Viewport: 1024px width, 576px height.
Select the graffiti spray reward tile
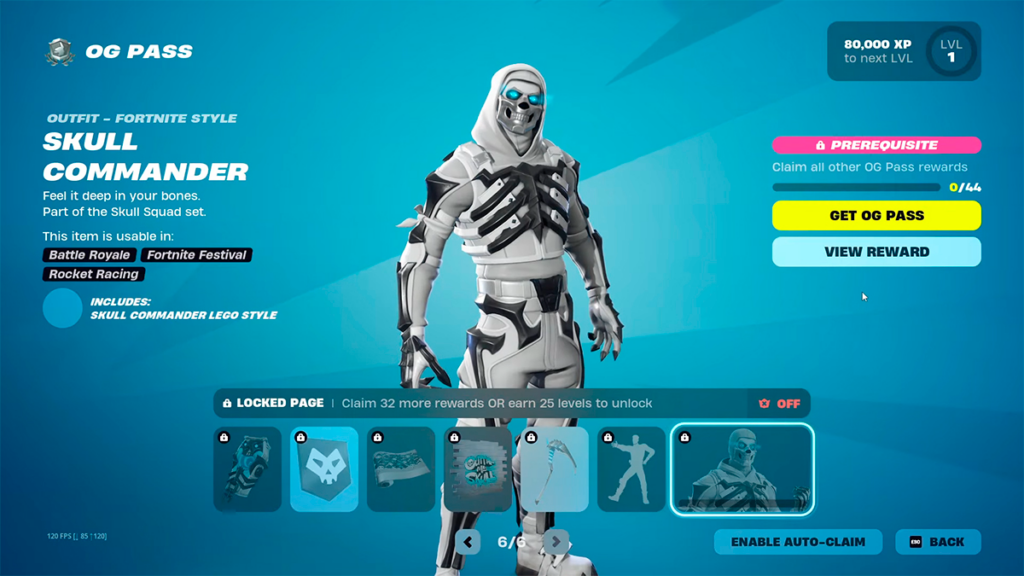pos(477,469)
